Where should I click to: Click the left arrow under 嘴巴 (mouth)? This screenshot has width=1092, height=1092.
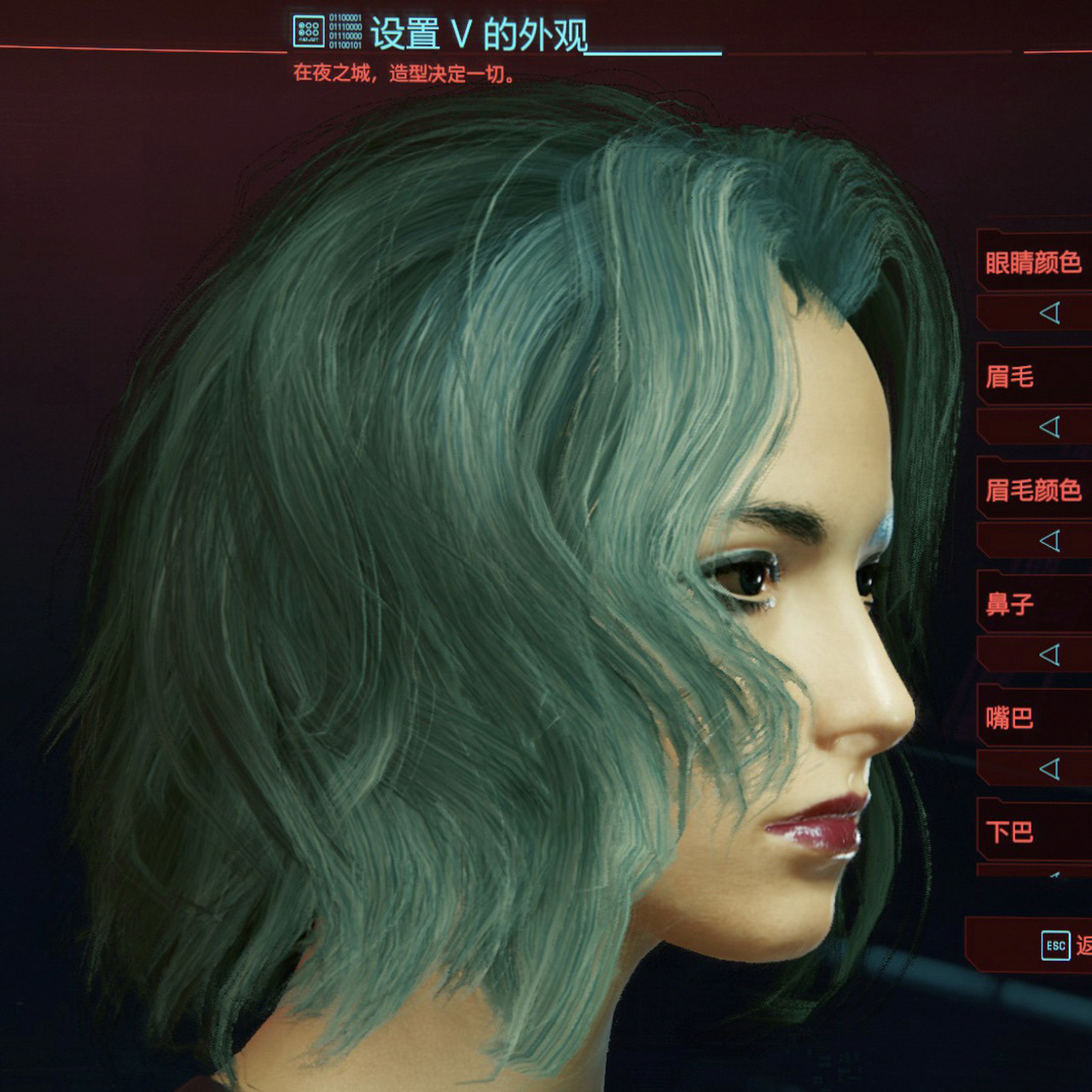pyautogui.click(x=1050, y=769)
